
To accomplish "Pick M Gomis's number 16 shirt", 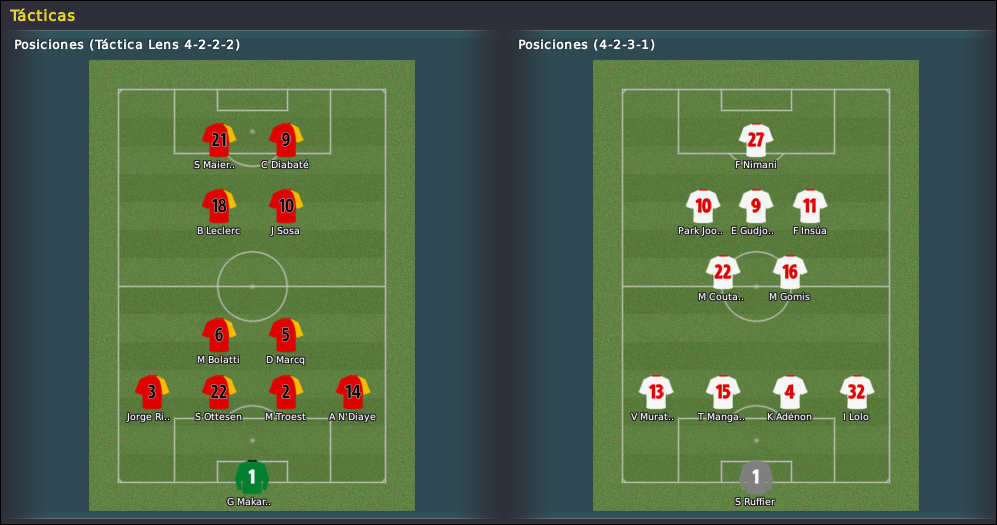I will click(x=789, y=272).
